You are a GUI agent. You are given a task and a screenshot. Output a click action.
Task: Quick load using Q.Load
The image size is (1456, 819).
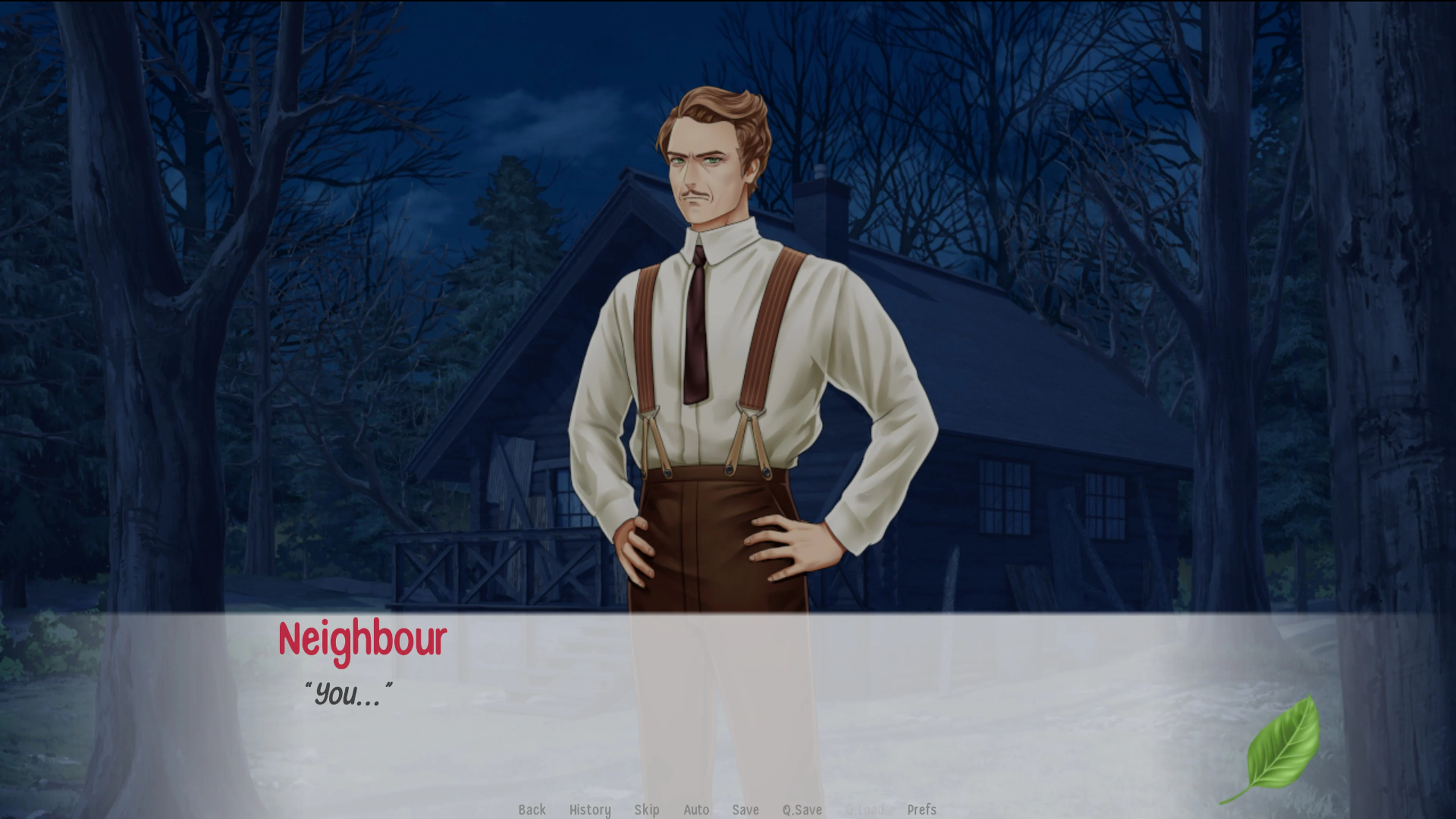(x=865, y=810)
